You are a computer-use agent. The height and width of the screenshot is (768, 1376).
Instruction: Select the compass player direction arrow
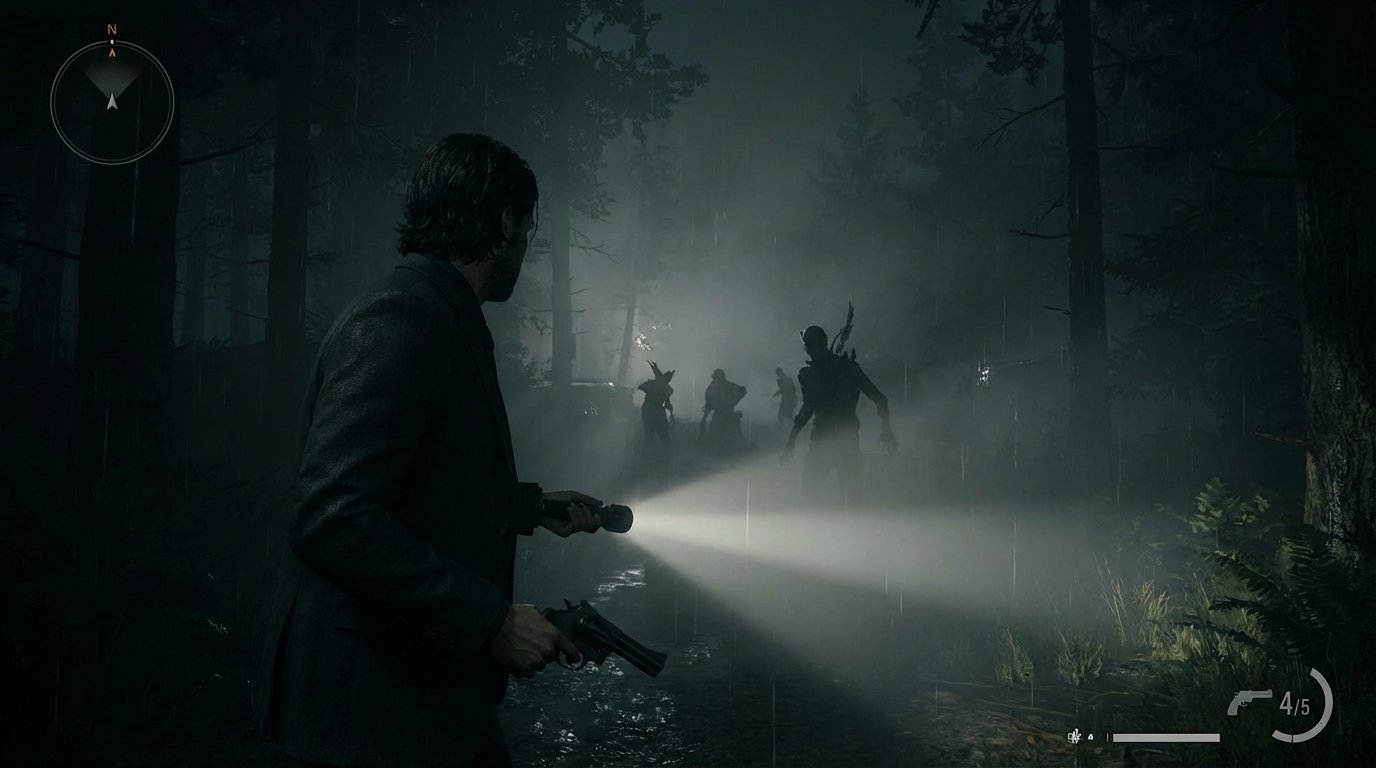(x=112, y=101)
